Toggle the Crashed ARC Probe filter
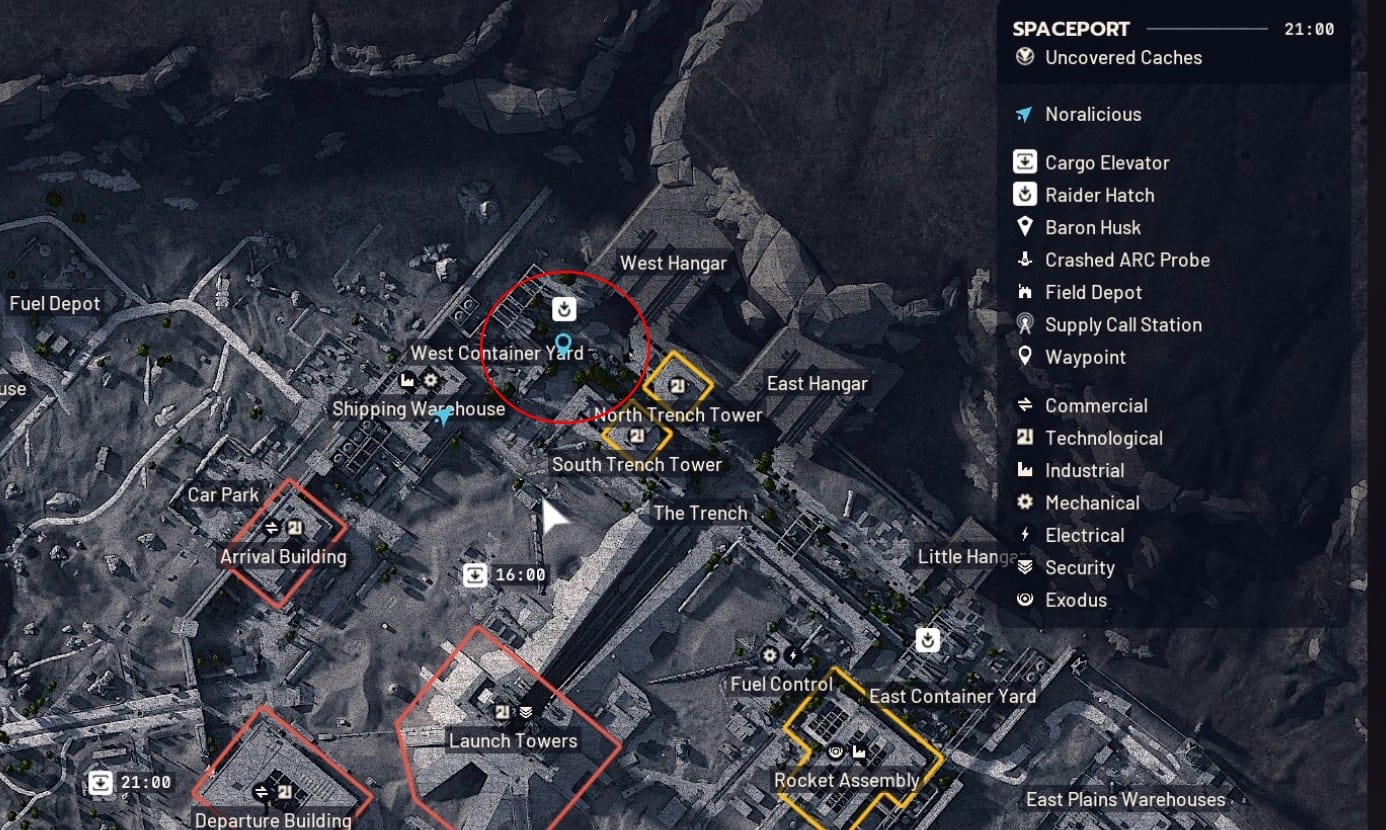 (1127, 260)
